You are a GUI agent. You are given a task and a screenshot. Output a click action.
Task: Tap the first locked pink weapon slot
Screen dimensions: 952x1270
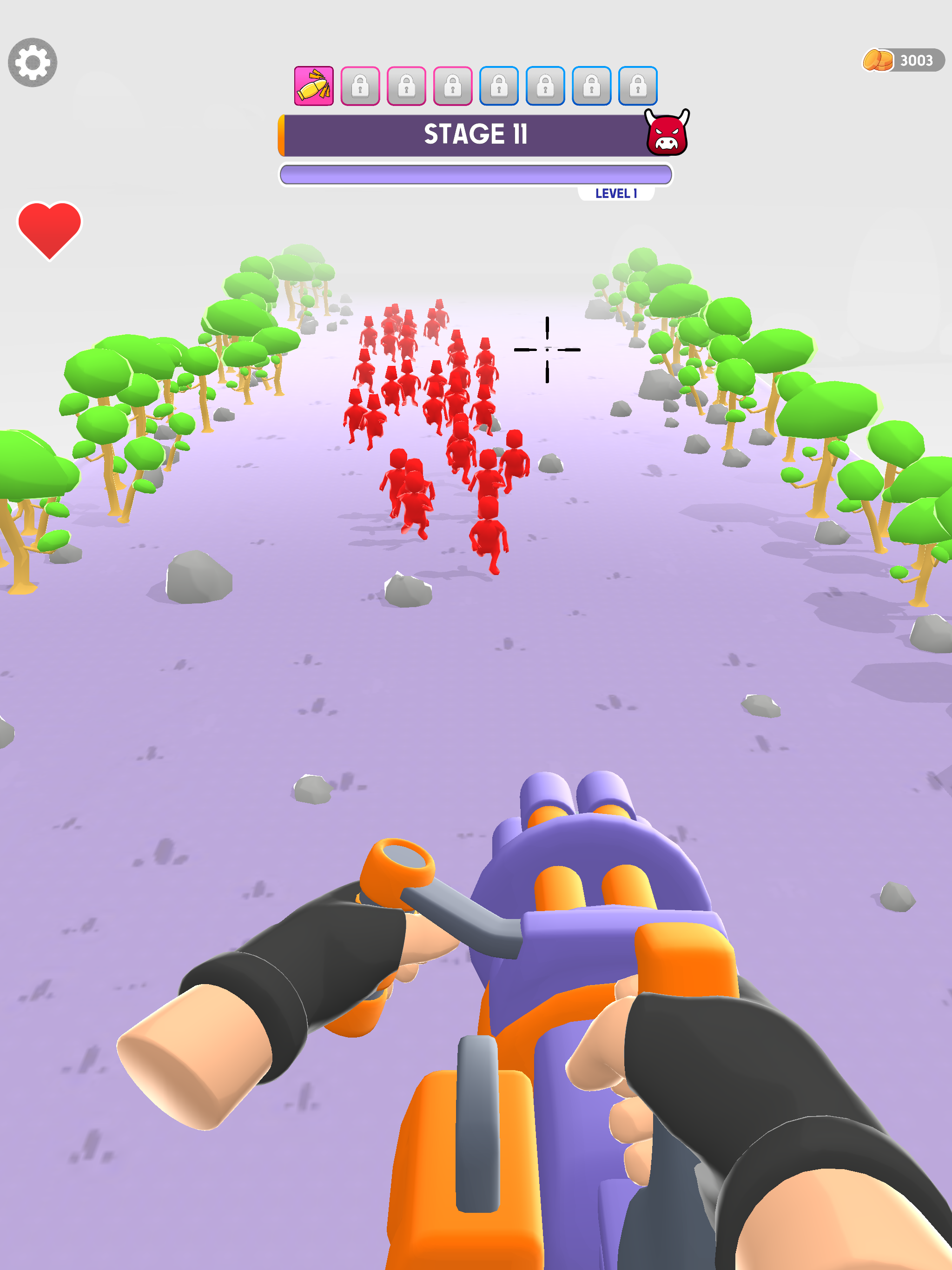(x=361, y=86)
